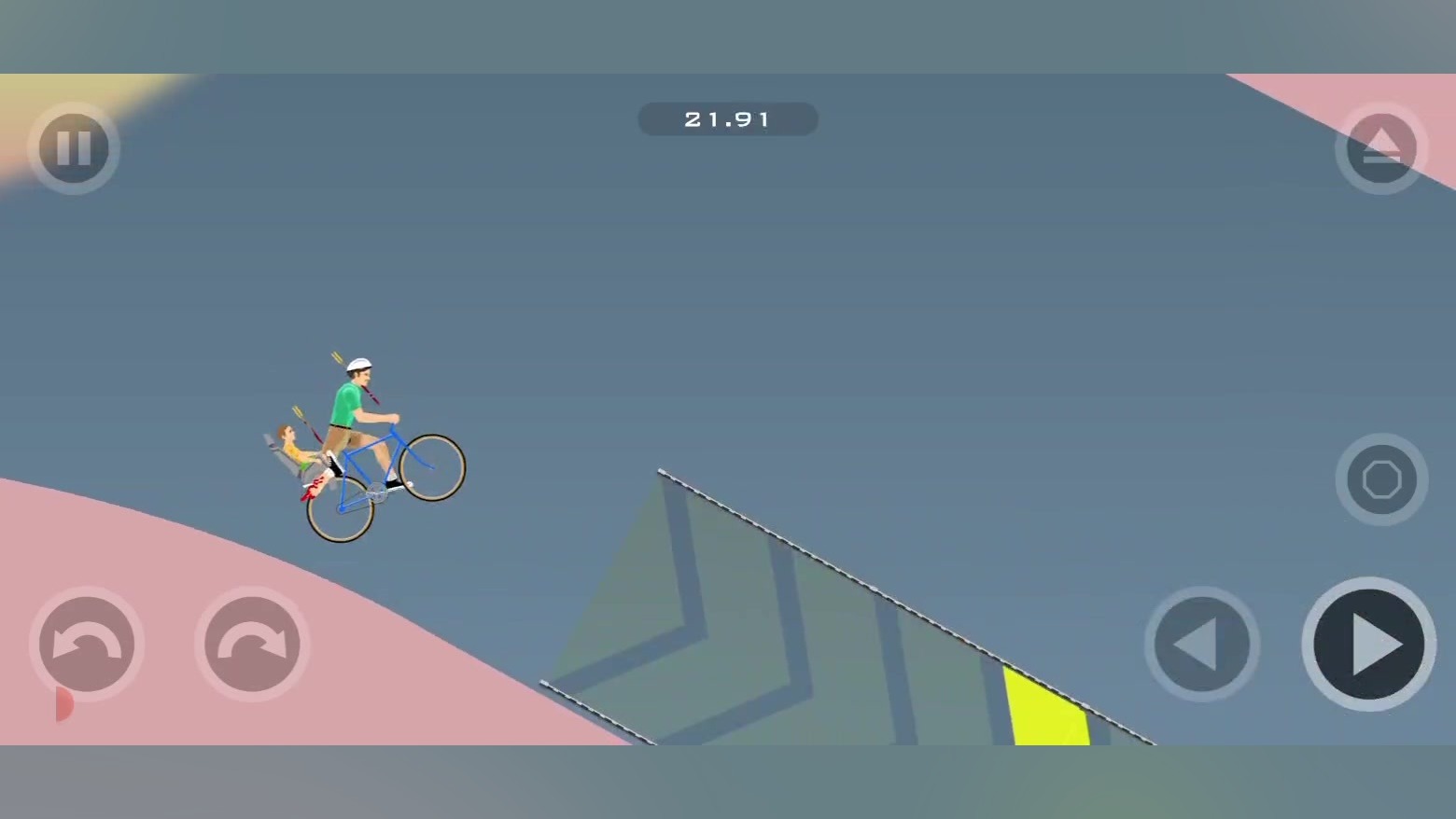1456x819 pixels.
Task: Lean back with counterclockwise rotate button
Action: coord(87,644)
